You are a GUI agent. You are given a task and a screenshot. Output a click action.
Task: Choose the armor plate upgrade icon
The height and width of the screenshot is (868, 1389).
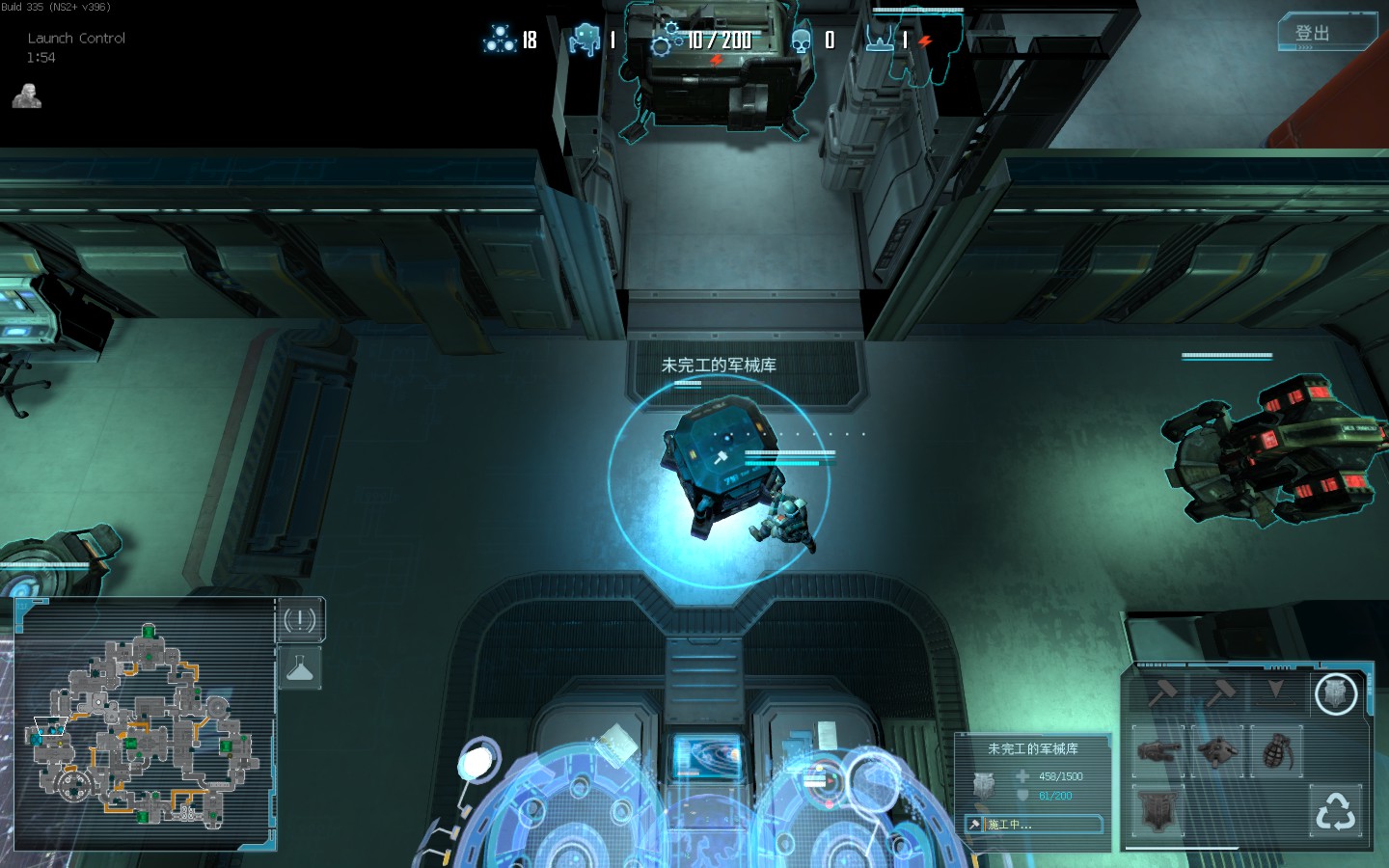(1158, 808)
